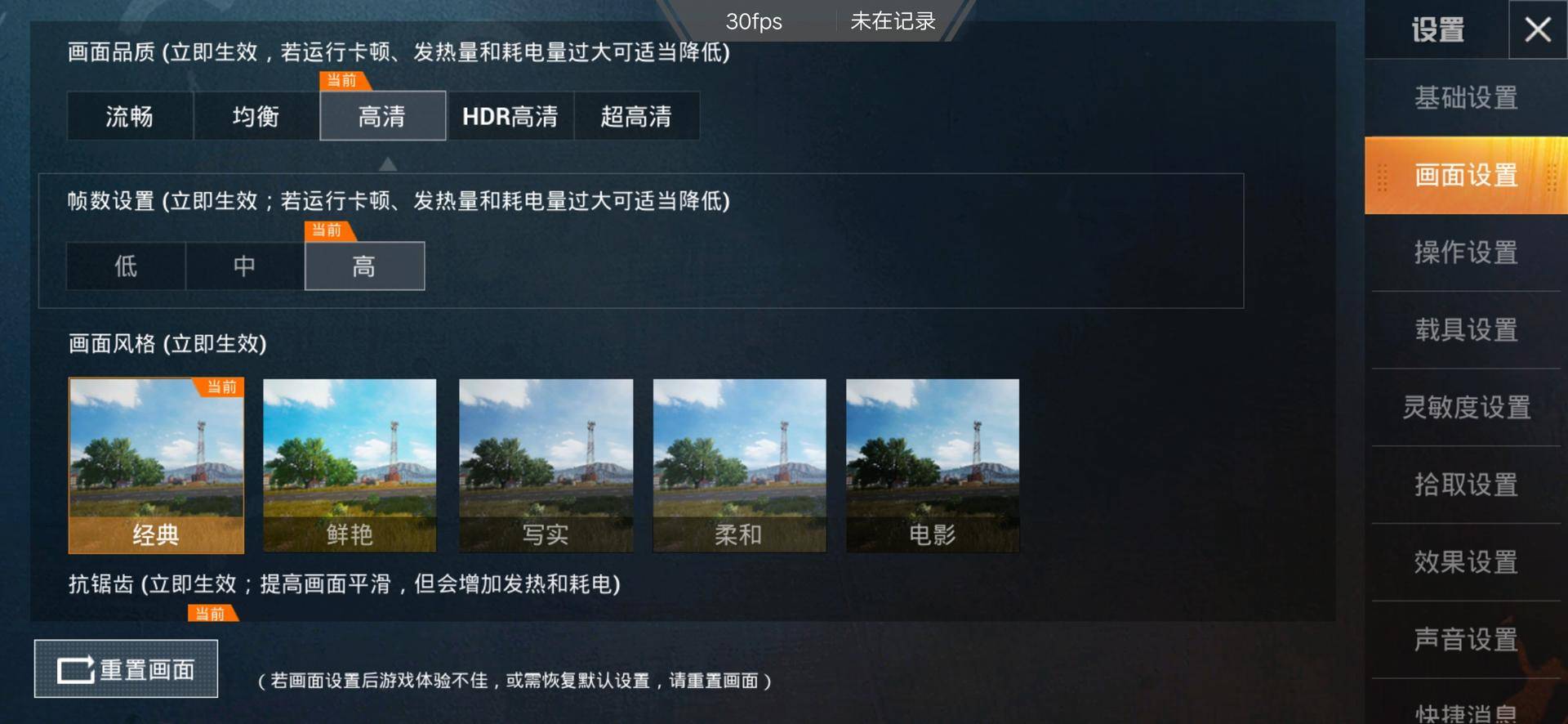
Task: Collapse quality panel with triangle under 高清
Action: point(388,163)
